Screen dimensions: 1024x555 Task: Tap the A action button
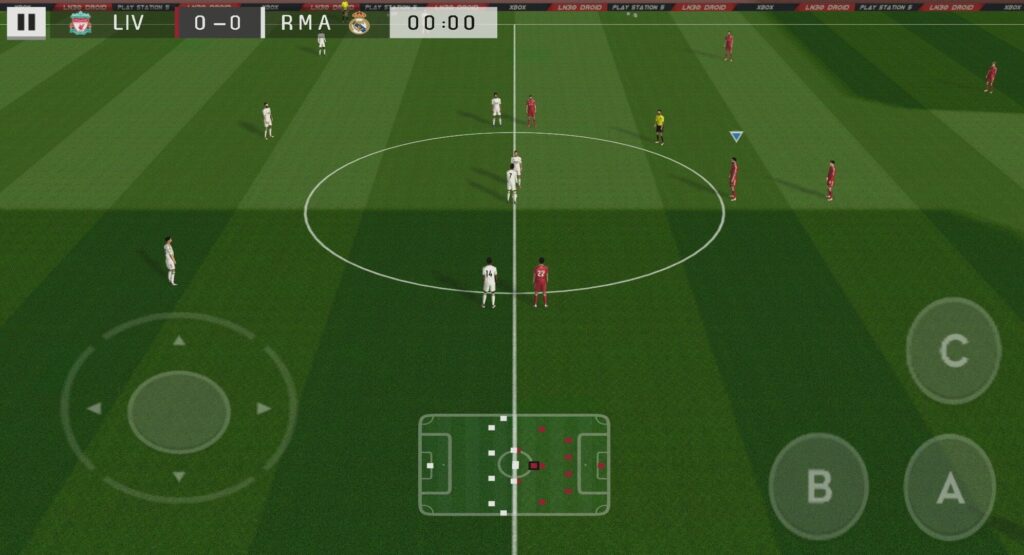949,488
